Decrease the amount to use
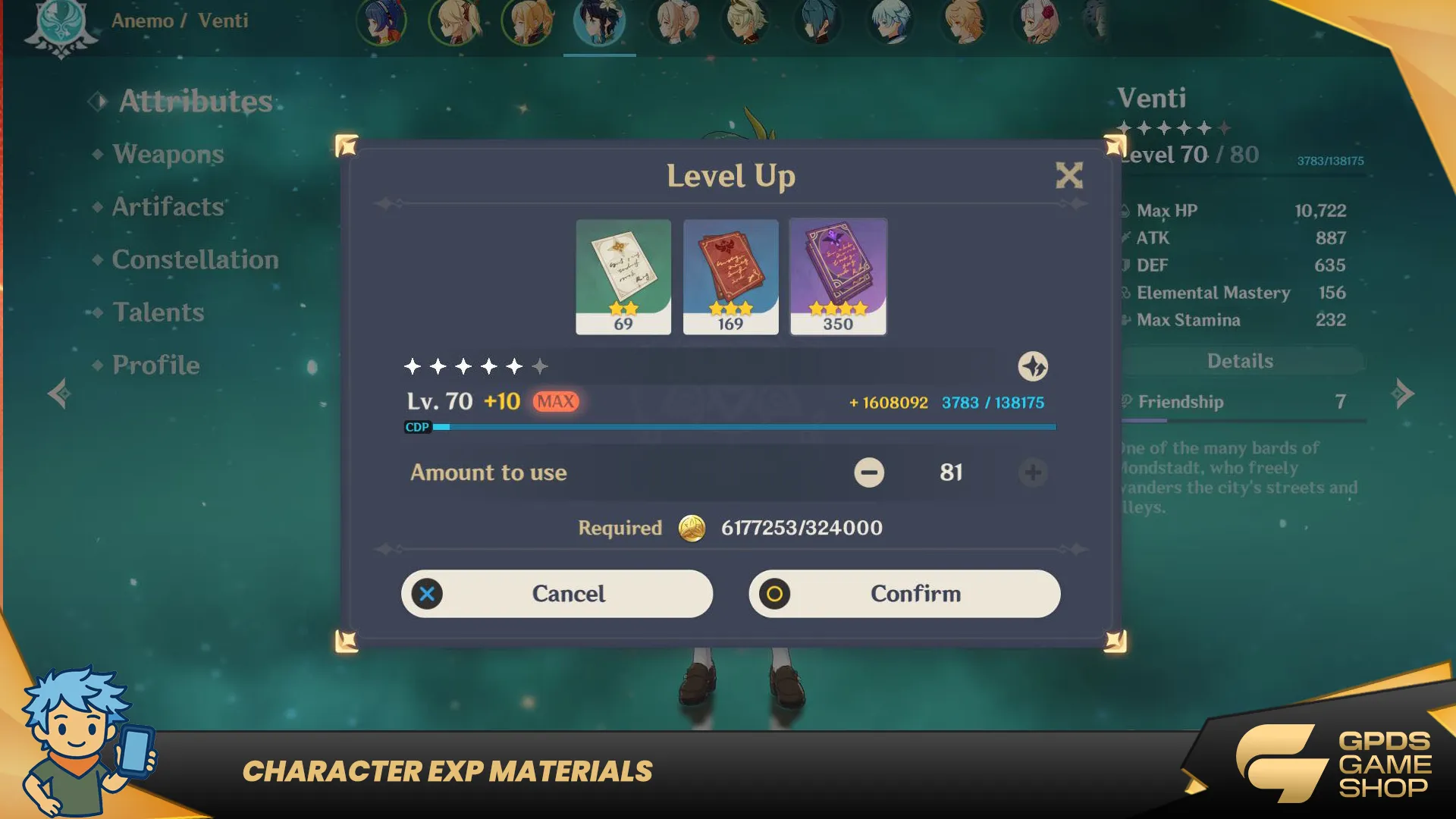Screen dimensions: 1456x819 click(869, 472)
